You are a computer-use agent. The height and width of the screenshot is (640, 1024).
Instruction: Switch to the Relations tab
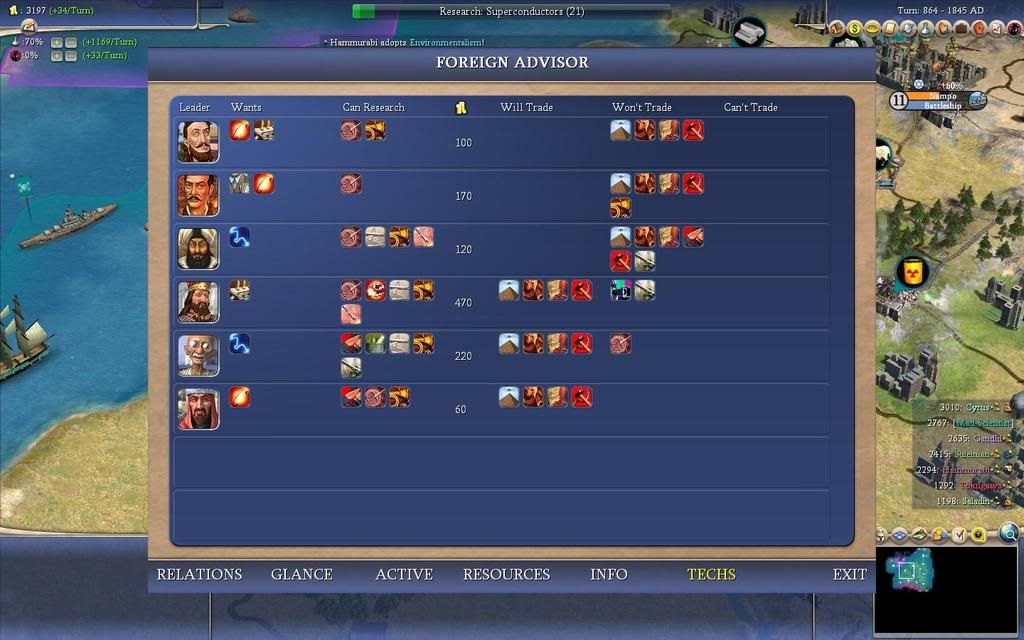click(199, 574)
